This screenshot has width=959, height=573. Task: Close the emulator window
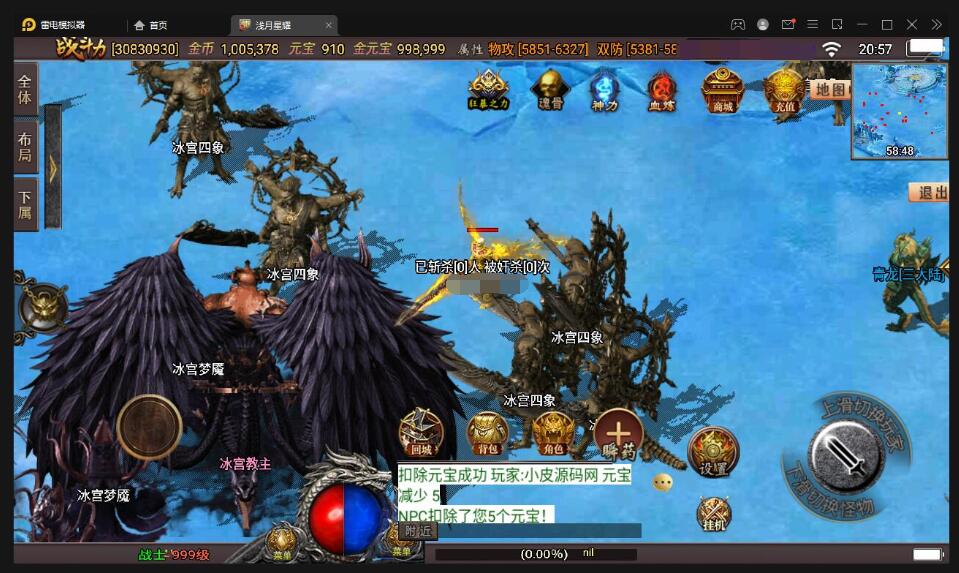point(911,24)
